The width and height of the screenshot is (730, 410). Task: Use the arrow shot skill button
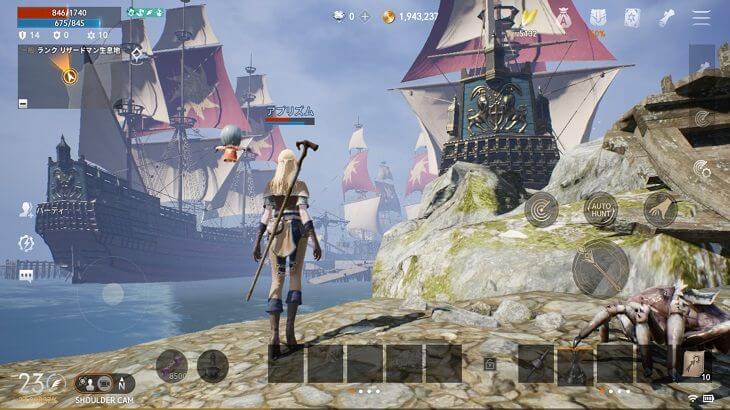pos(659,209)
